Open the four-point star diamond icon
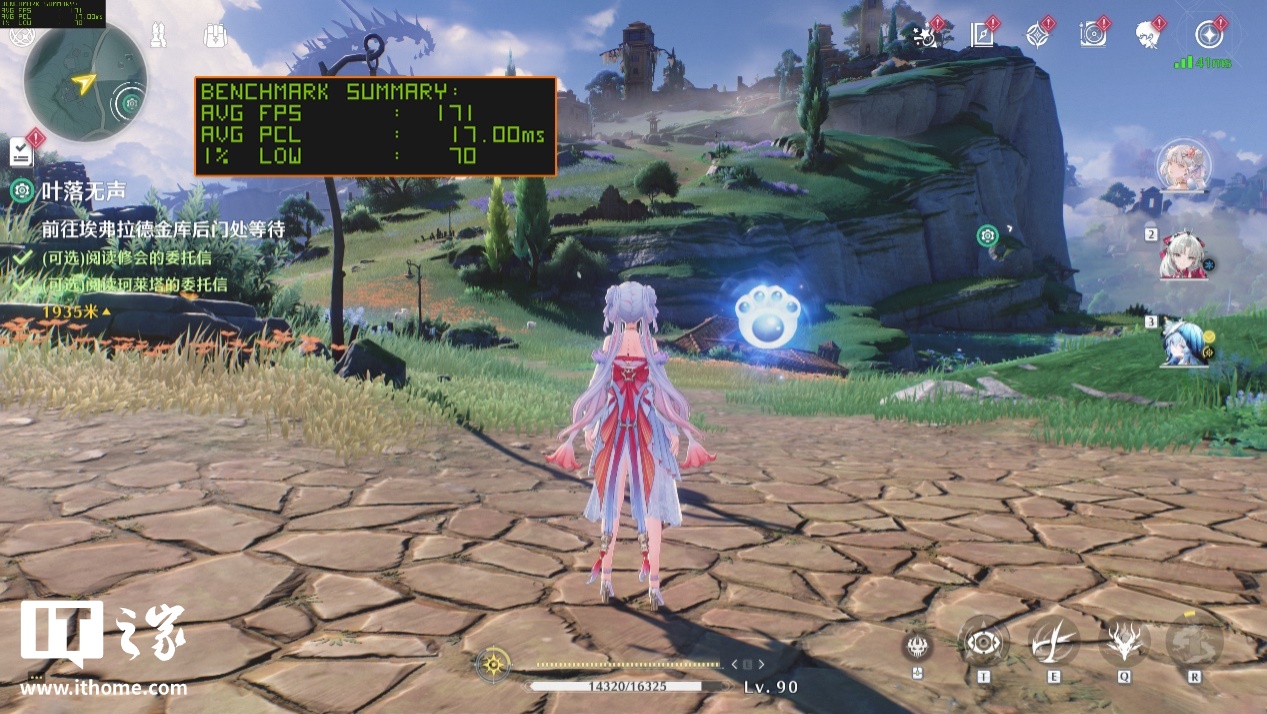The height and width of the screenshot is (714, 1267). click(x=1037, y=36)
